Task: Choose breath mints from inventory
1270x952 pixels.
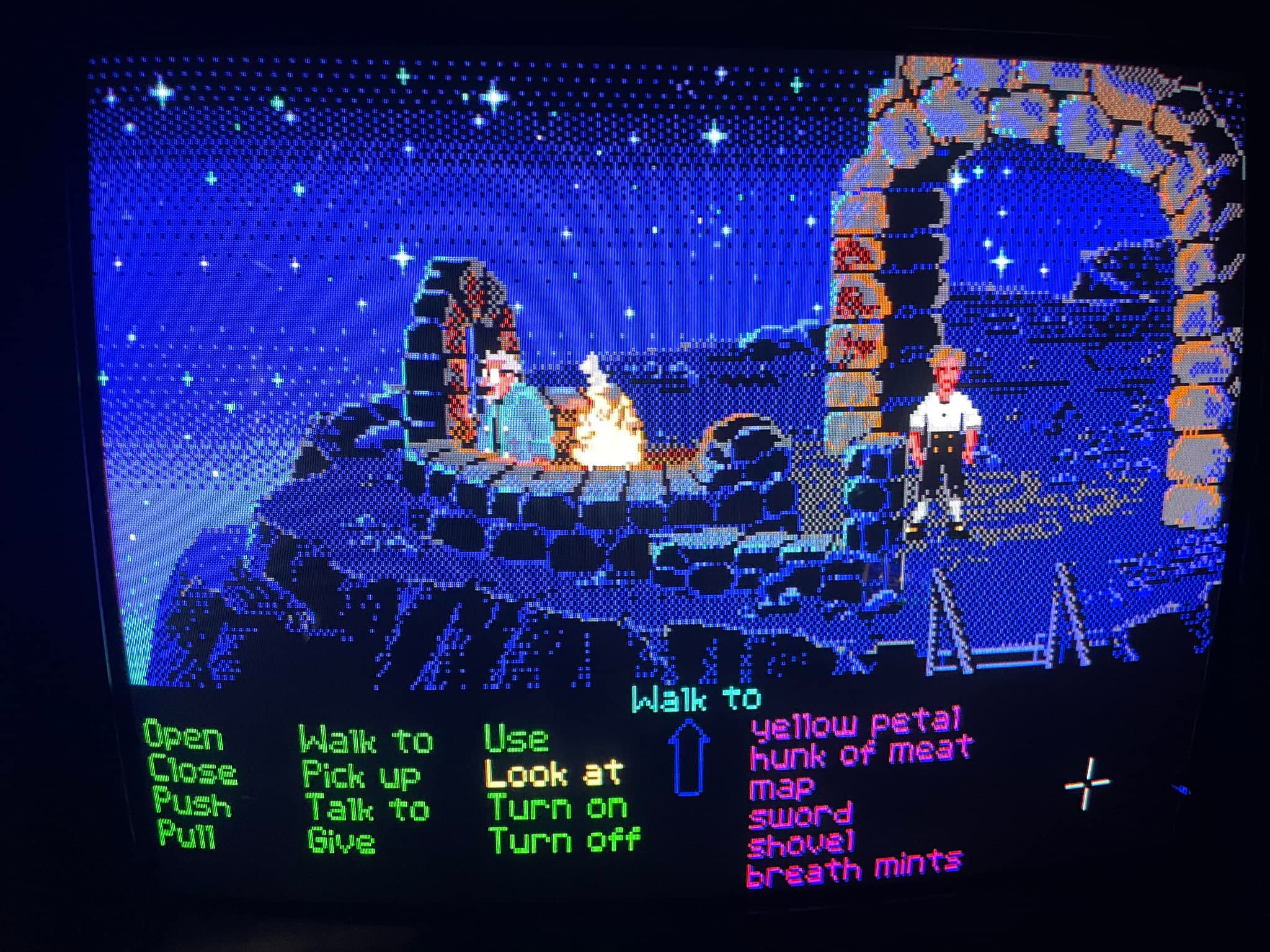Action: [x=855, y=869]
